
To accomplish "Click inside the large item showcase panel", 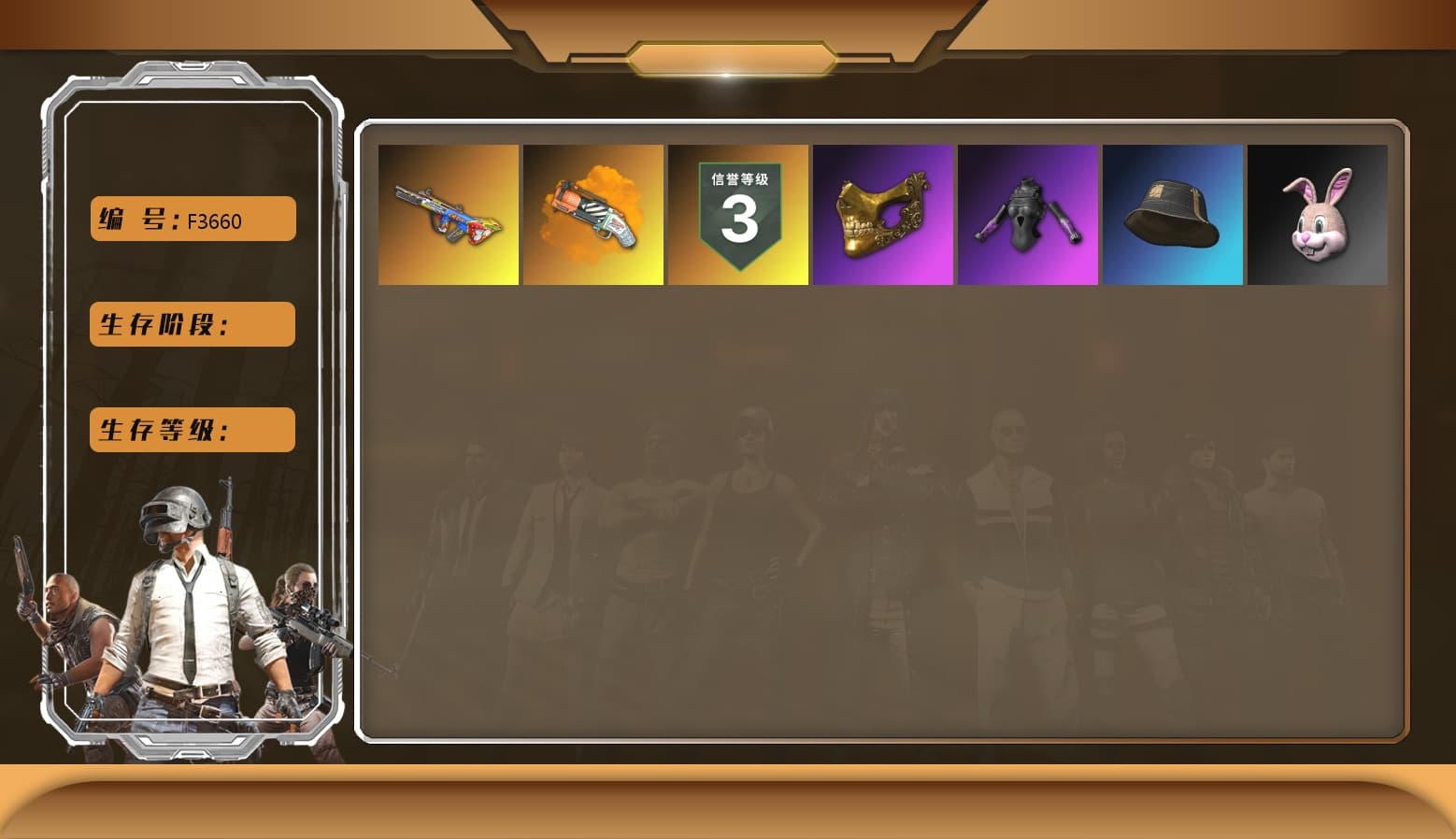I will point(888,514).
